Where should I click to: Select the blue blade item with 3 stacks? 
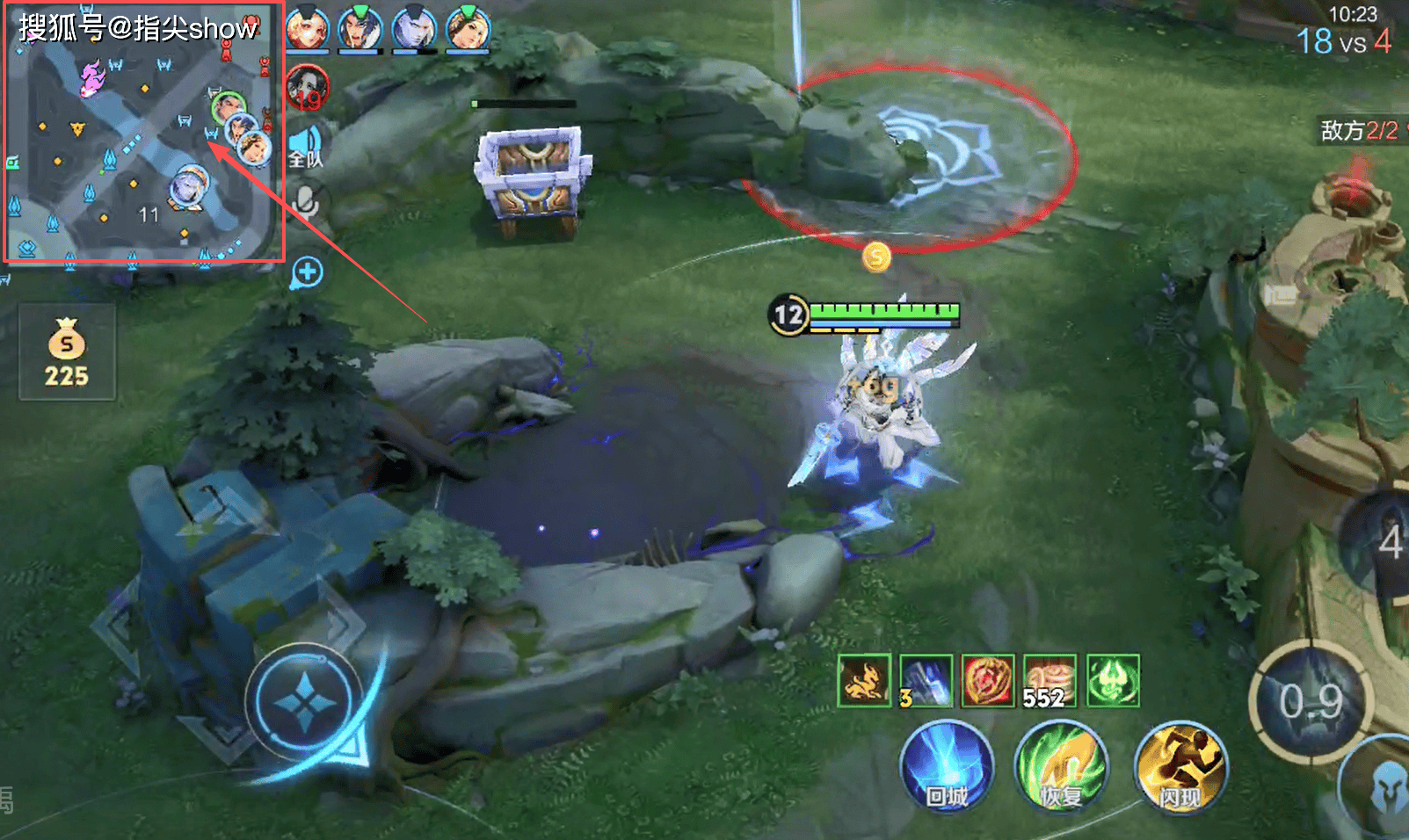(926, 680)
